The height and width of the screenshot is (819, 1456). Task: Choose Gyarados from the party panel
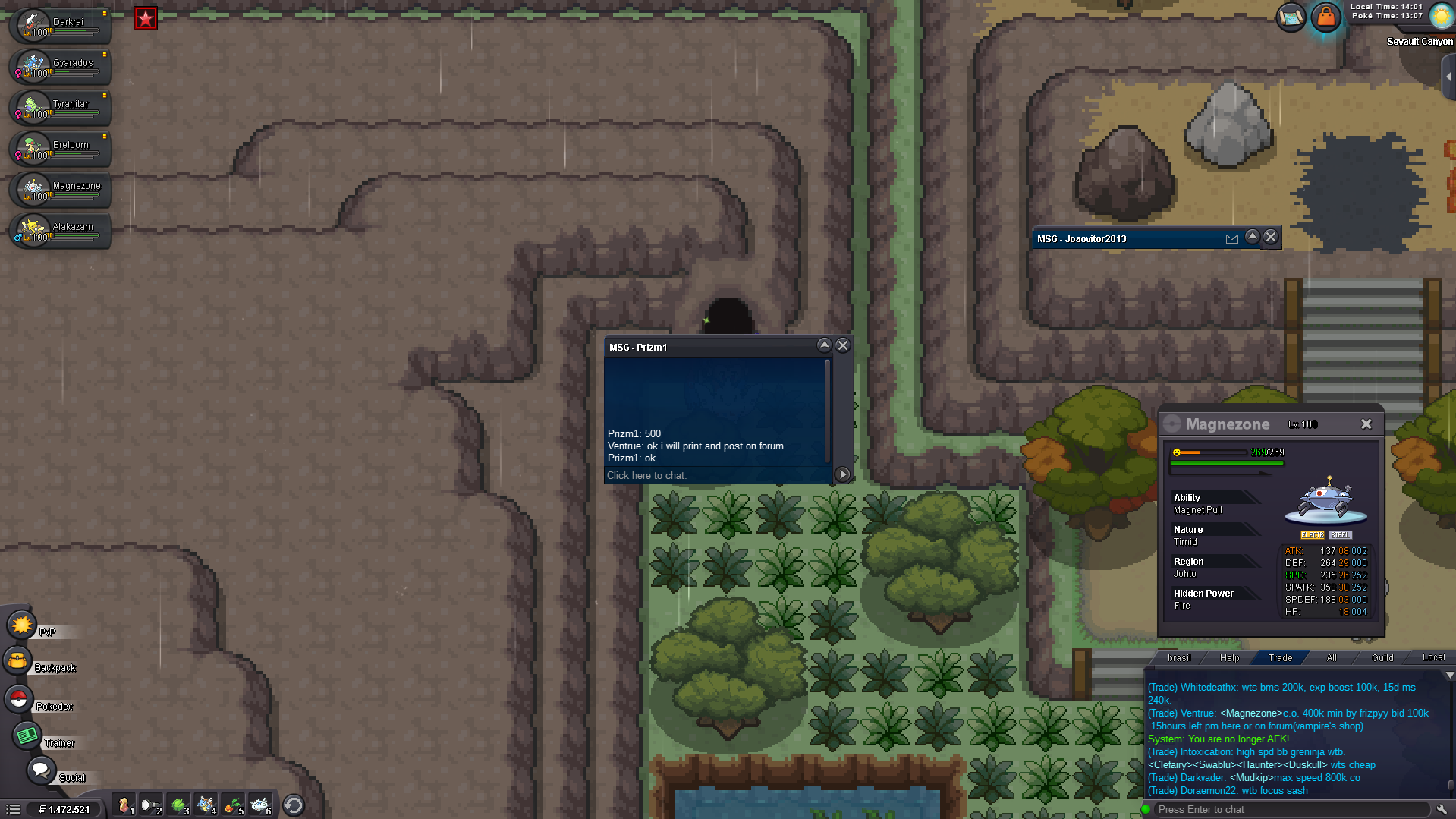tap(61, 67)
